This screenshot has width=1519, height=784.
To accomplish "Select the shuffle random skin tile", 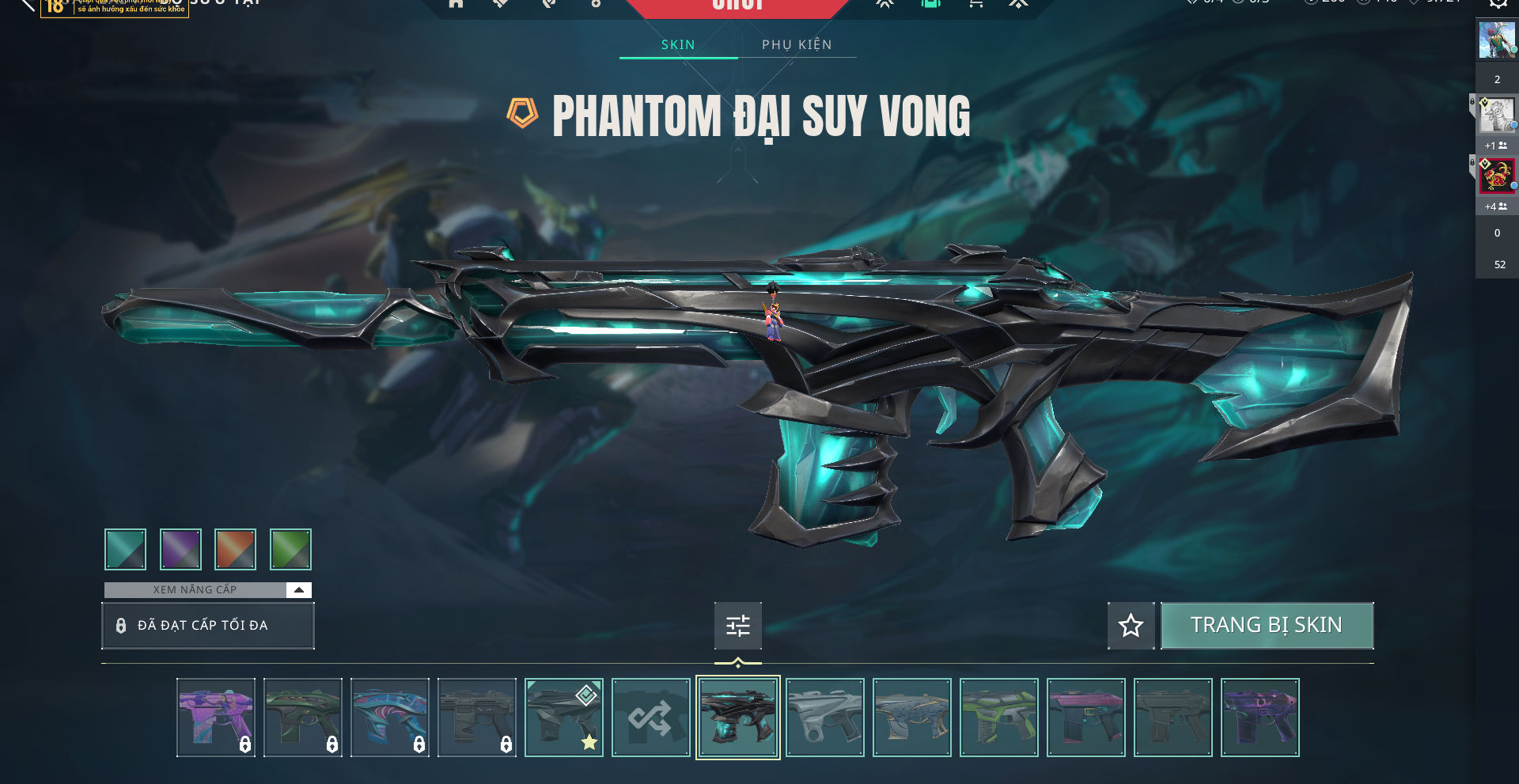I will (650, 718).
